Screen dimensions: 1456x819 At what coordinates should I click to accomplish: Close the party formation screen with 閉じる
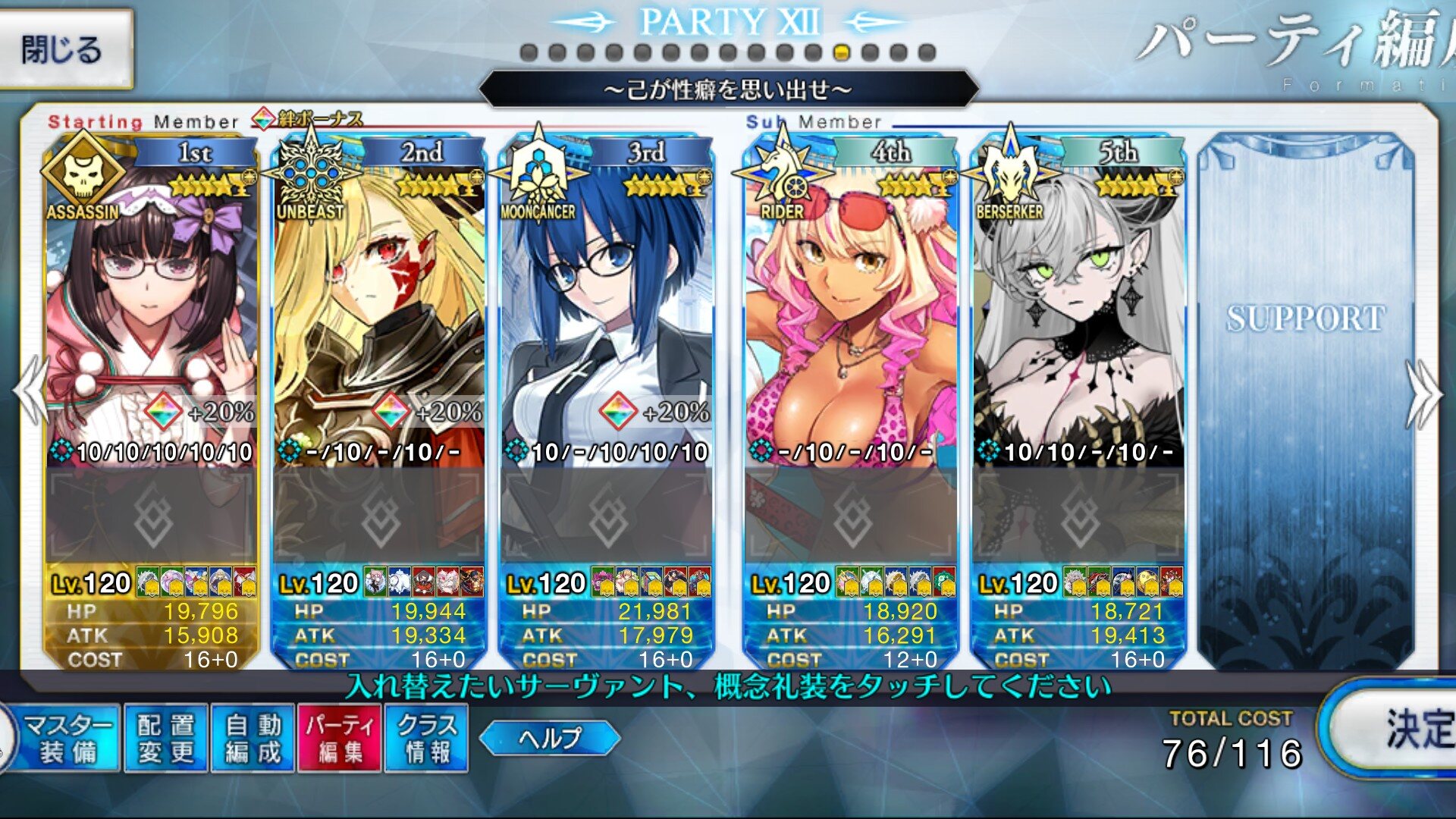pyautogui.click(x=64, y=50)
